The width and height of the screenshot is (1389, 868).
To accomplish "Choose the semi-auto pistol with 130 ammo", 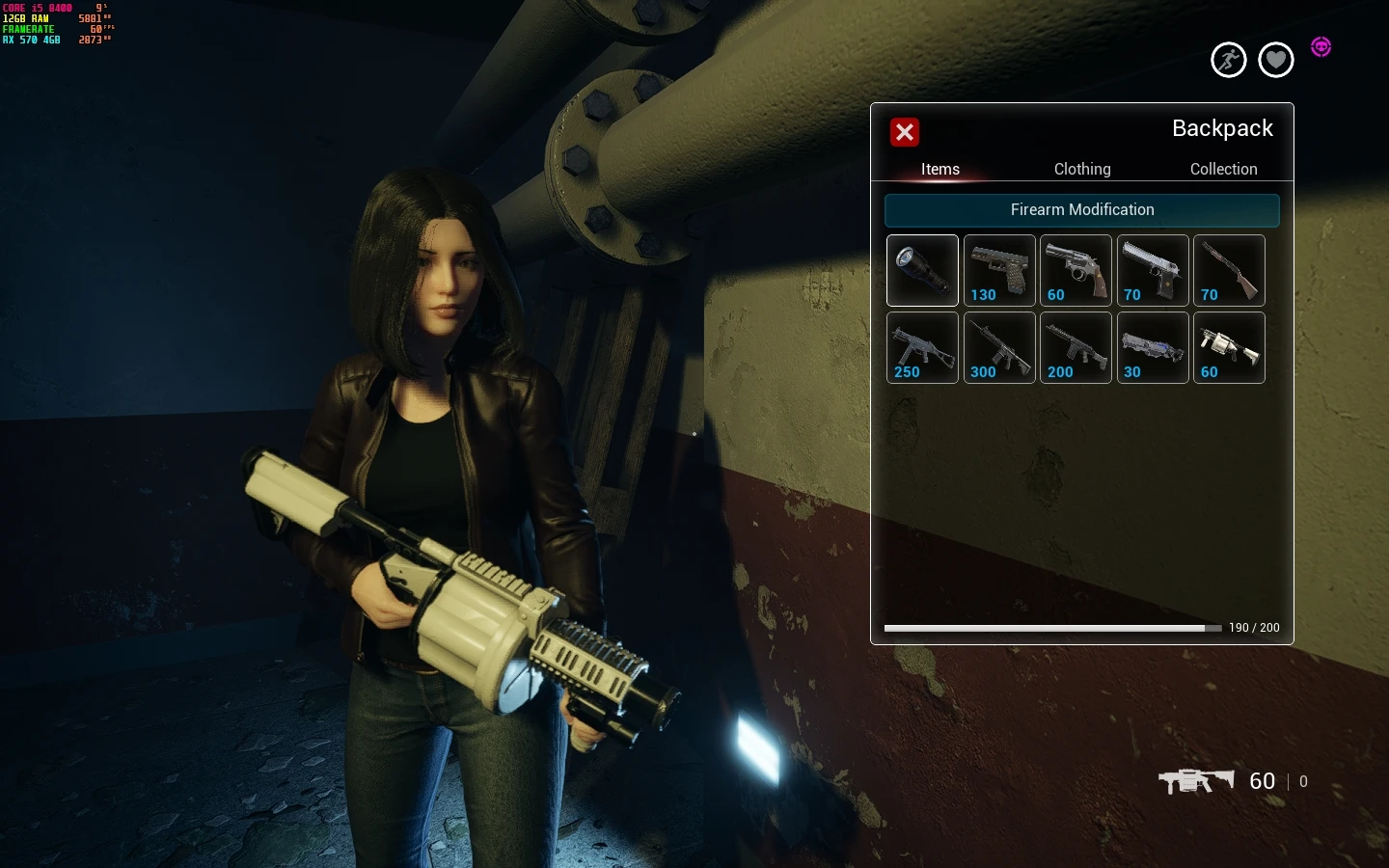I will [999, 270].
